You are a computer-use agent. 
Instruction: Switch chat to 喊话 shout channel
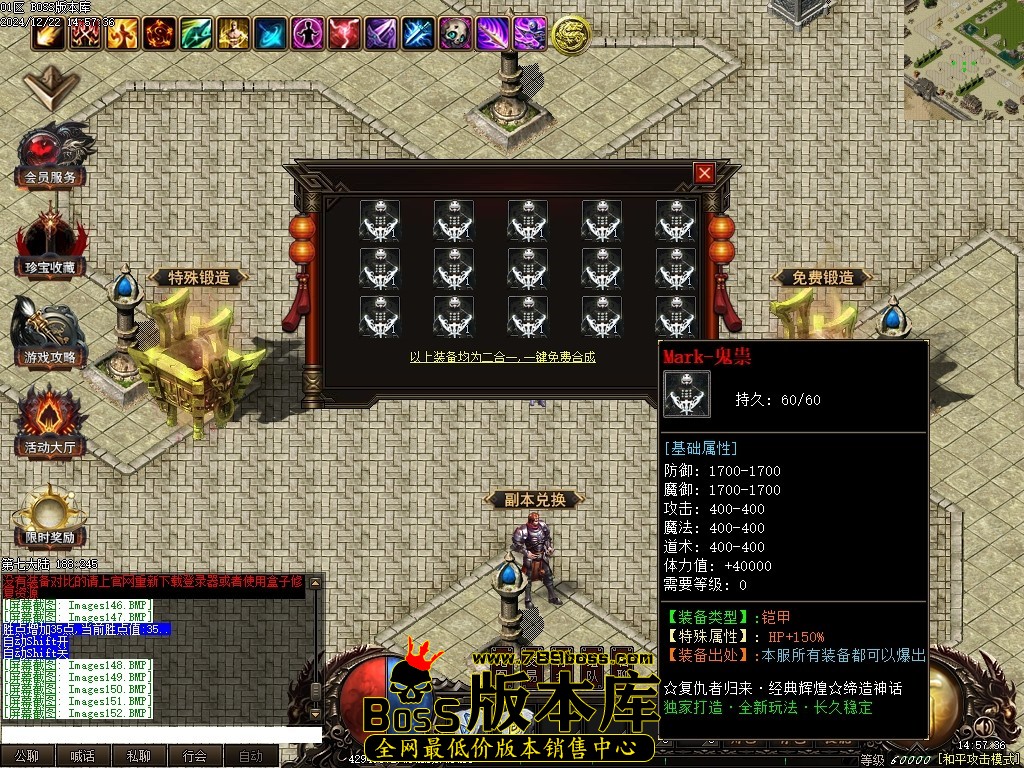(x=83, y=756)
